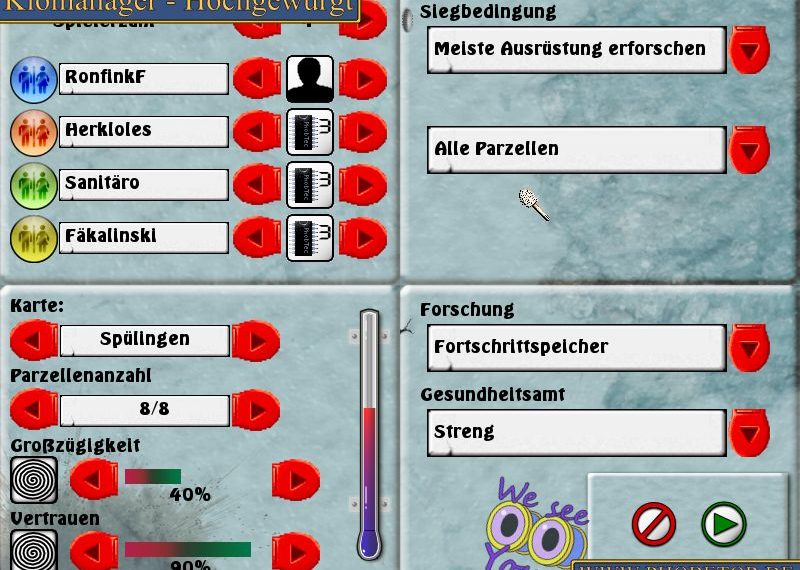Confirm setup with the green play button
800x570 pixels.
point(723,524)
